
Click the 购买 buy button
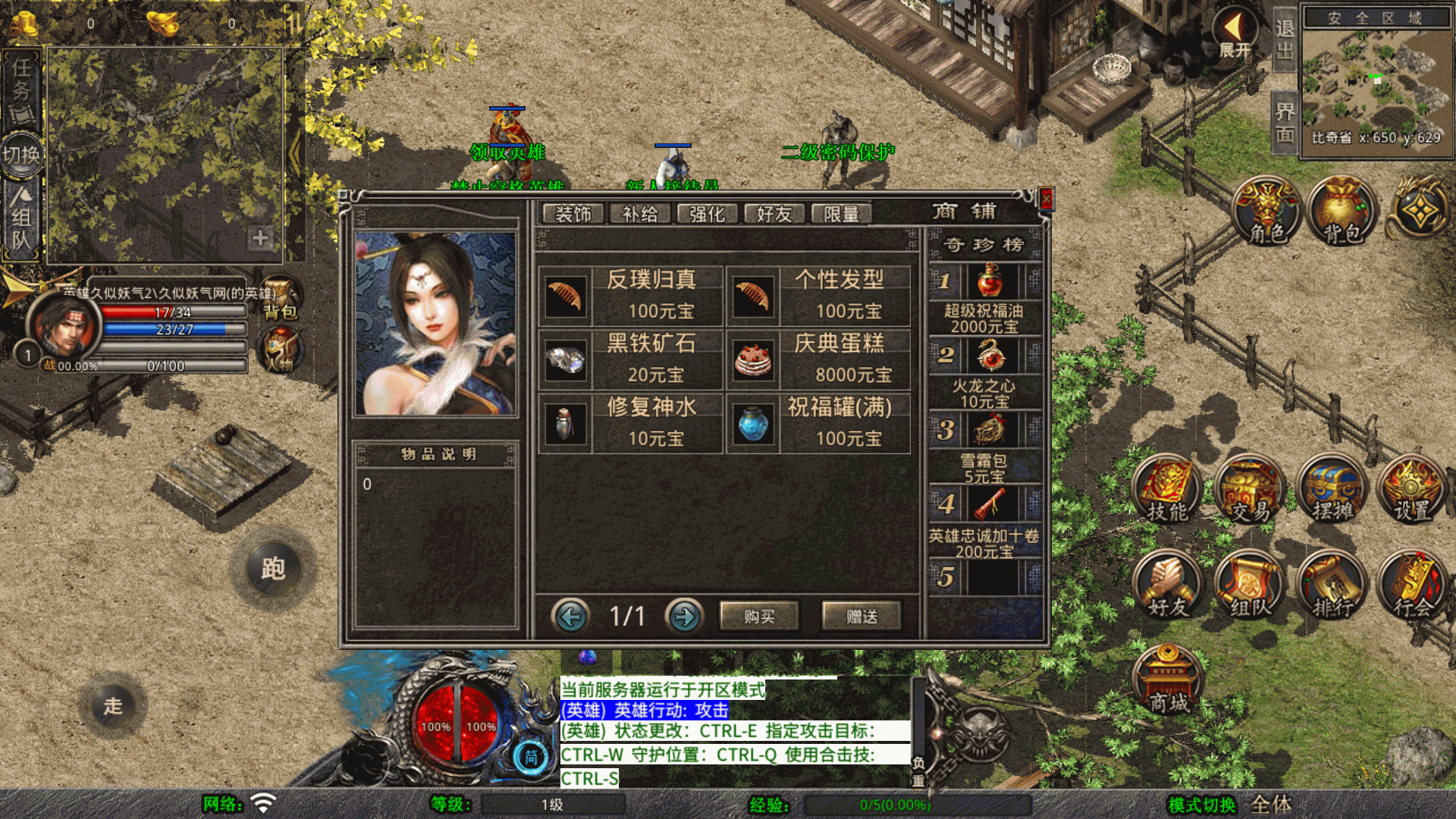point(758,617)
